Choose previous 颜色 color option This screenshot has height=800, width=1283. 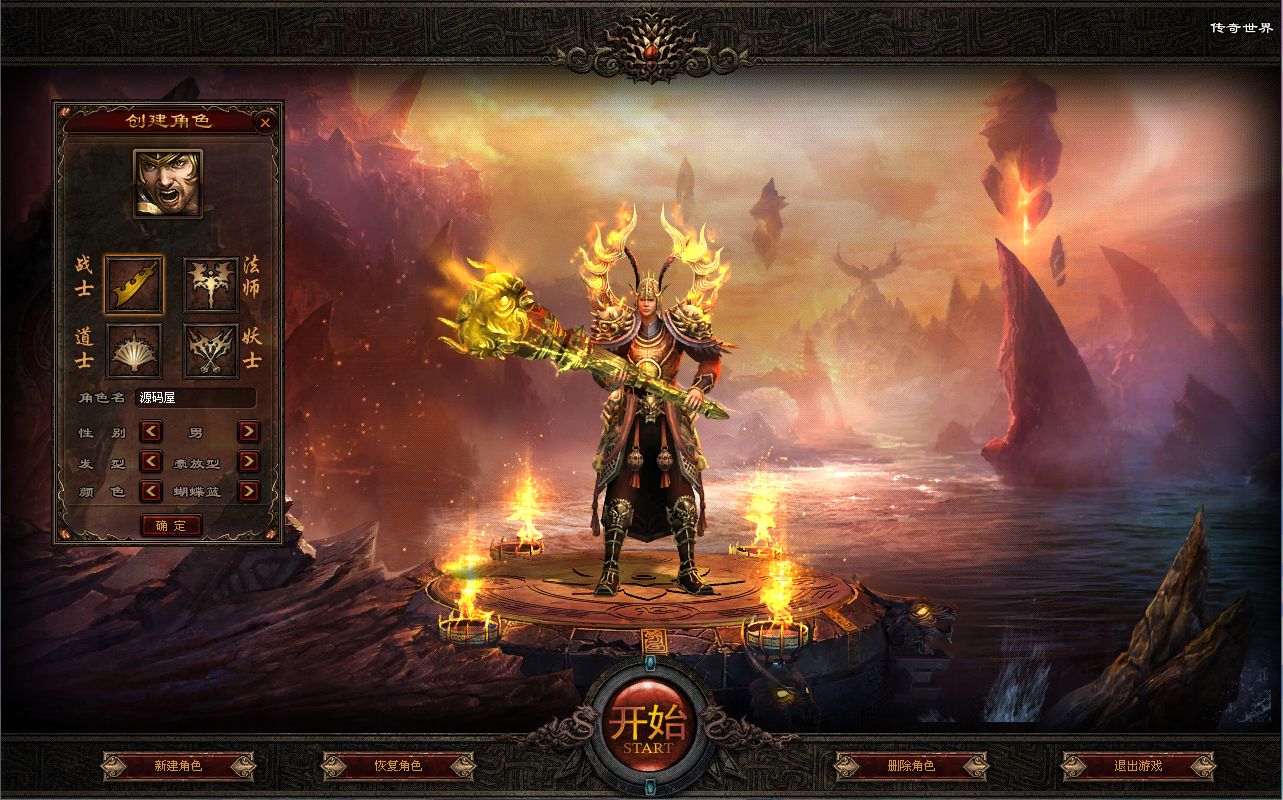pos(150,491)
